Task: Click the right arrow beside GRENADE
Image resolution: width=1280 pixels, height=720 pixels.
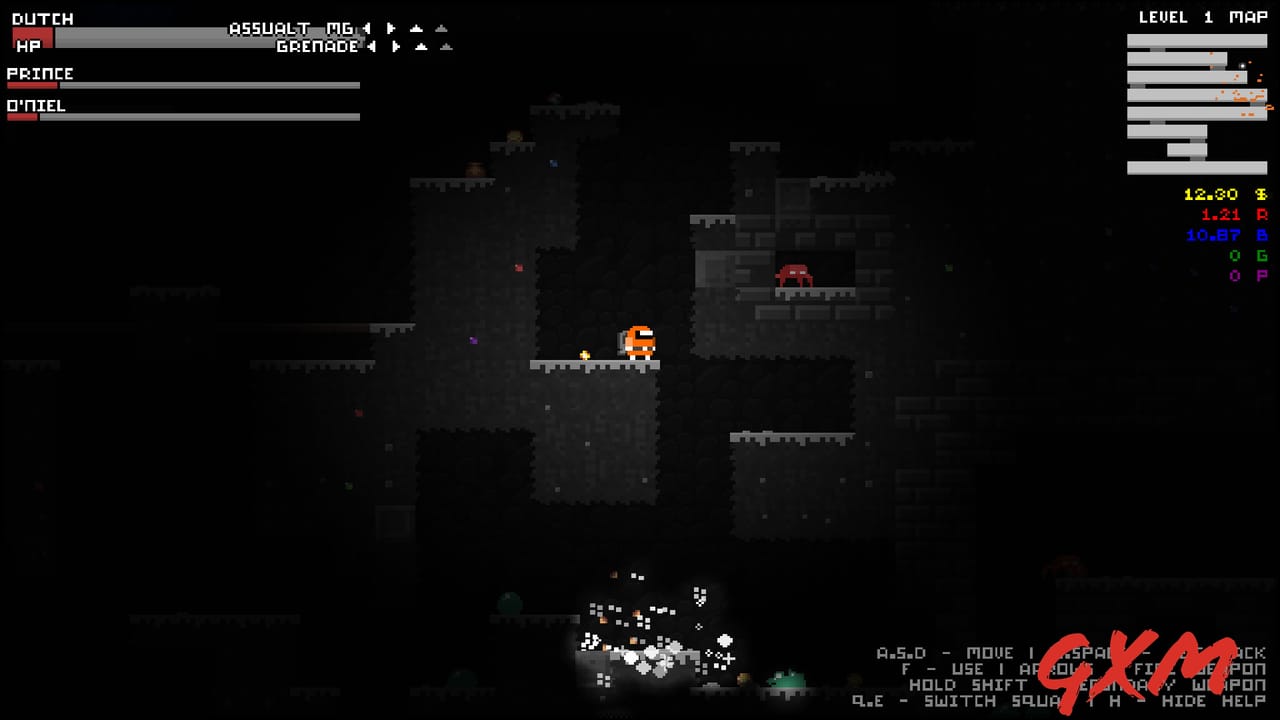Action: [395, 46]
